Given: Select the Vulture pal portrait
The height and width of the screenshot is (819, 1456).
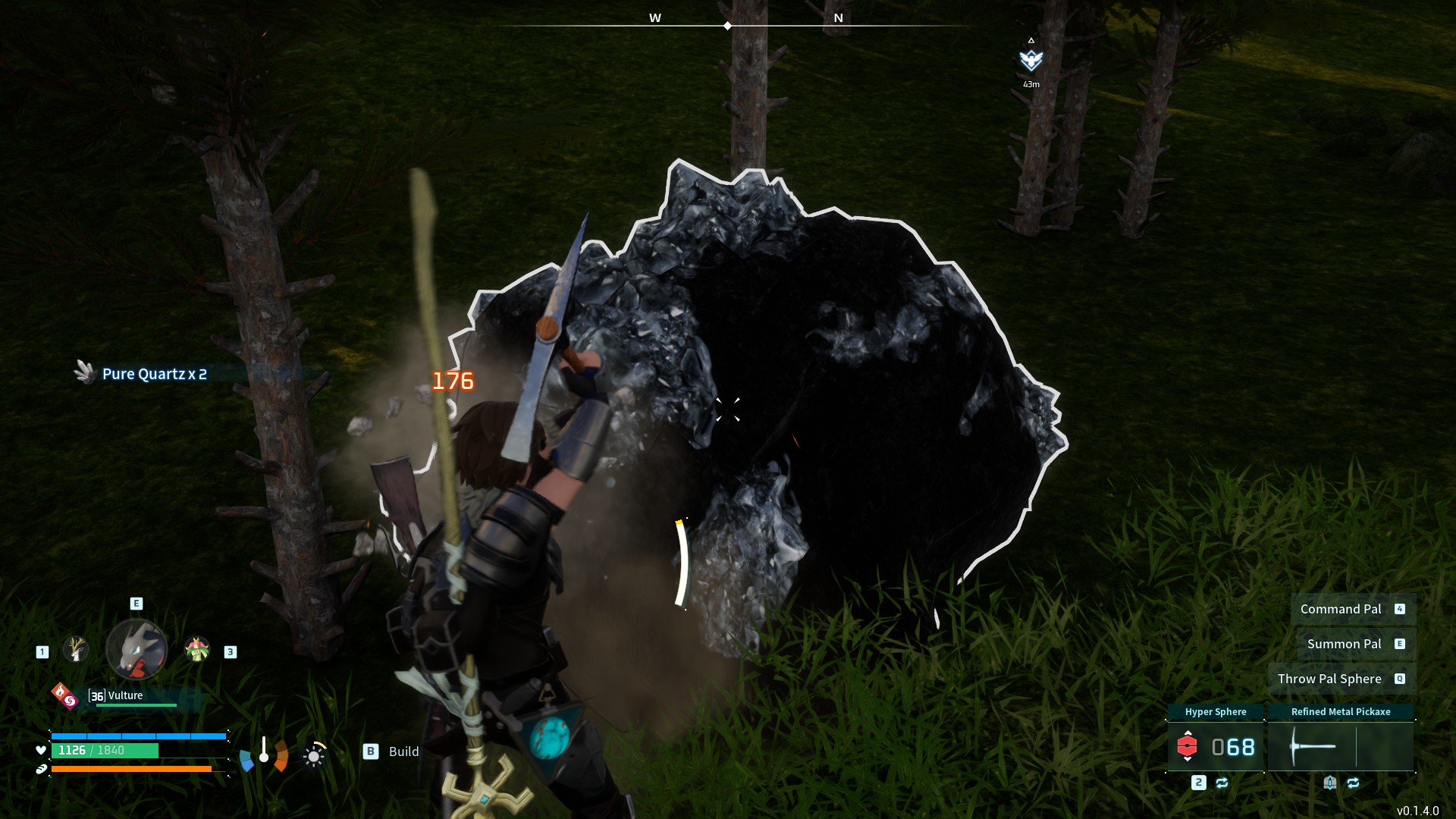Looking at the screenshot, I should pyautogui.click(x=136, y=649).
